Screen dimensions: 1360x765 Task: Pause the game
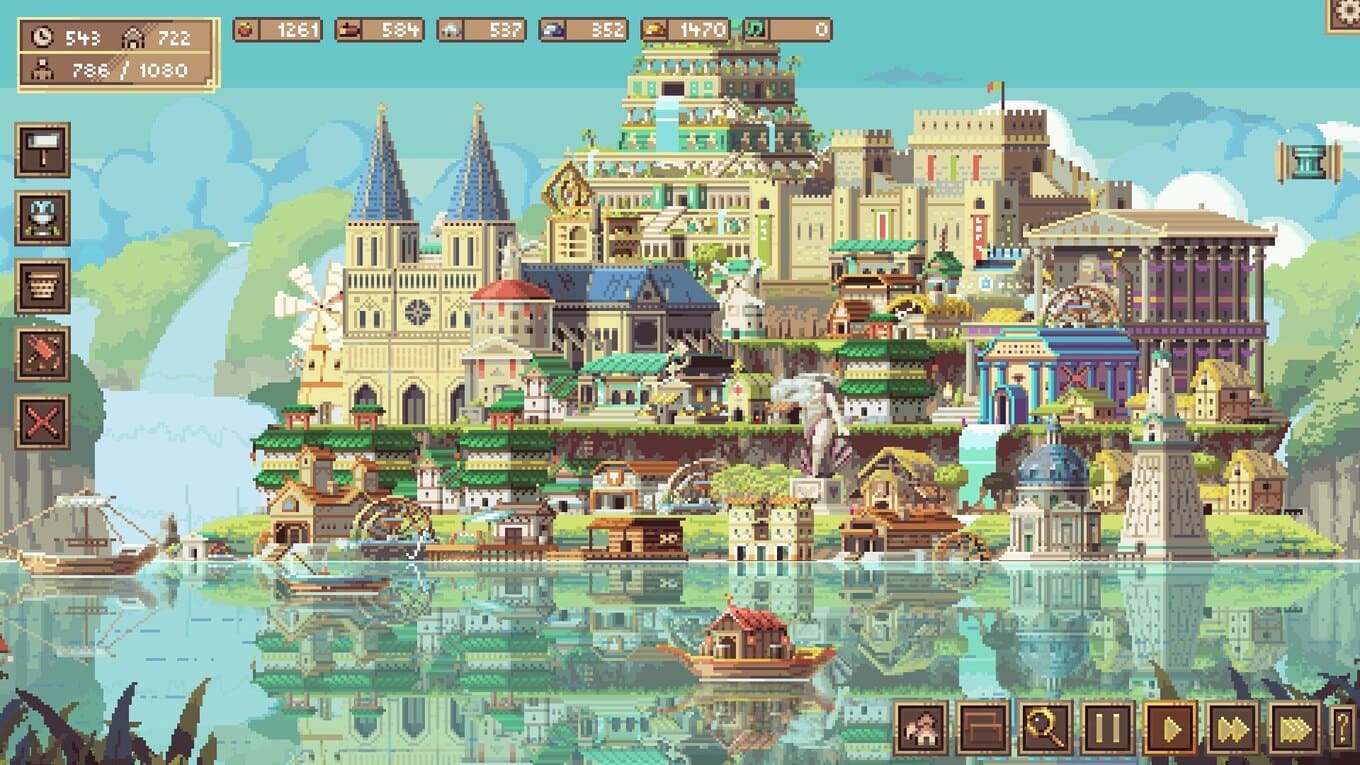point(1108,728)
